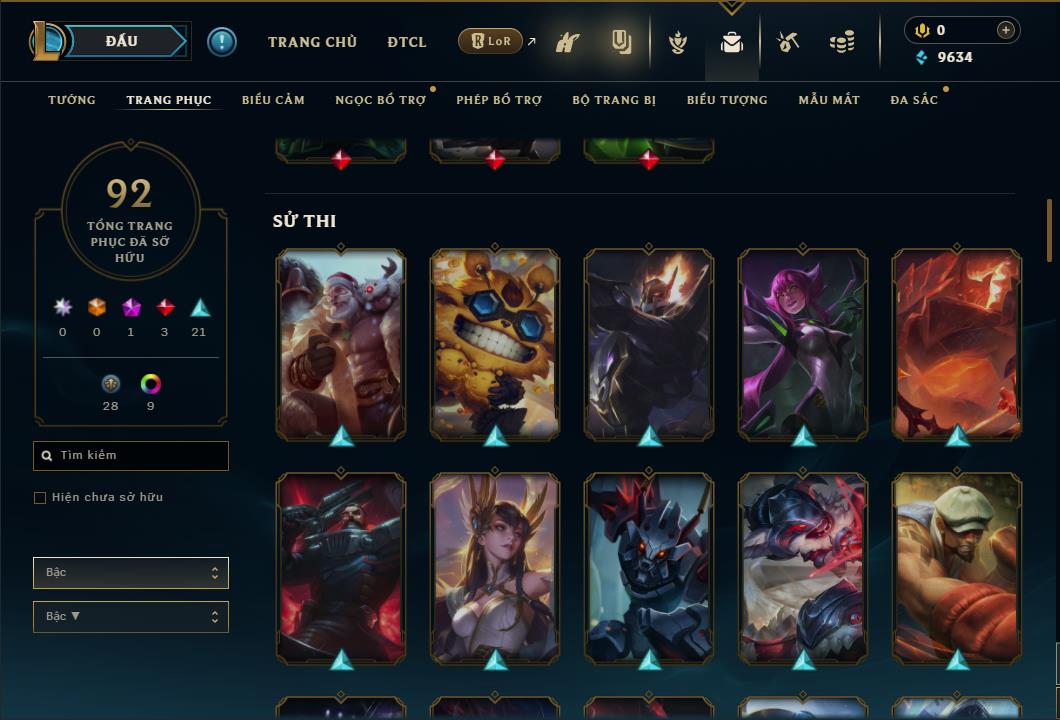
Task: Focus the Tìm kiếm search box
Action: 131,456
